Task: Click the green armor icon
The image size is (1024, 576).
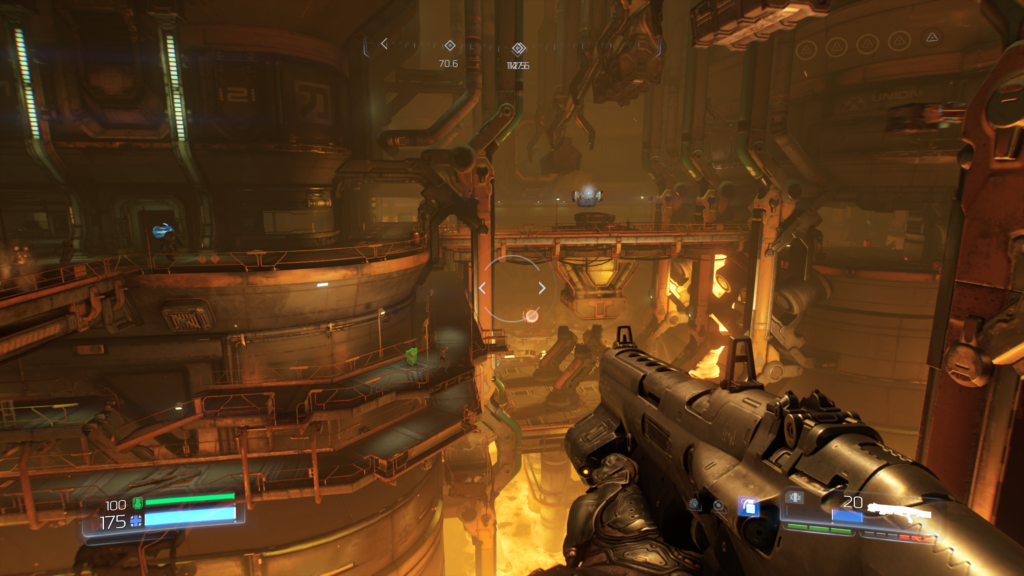Action: pos(138,503)
